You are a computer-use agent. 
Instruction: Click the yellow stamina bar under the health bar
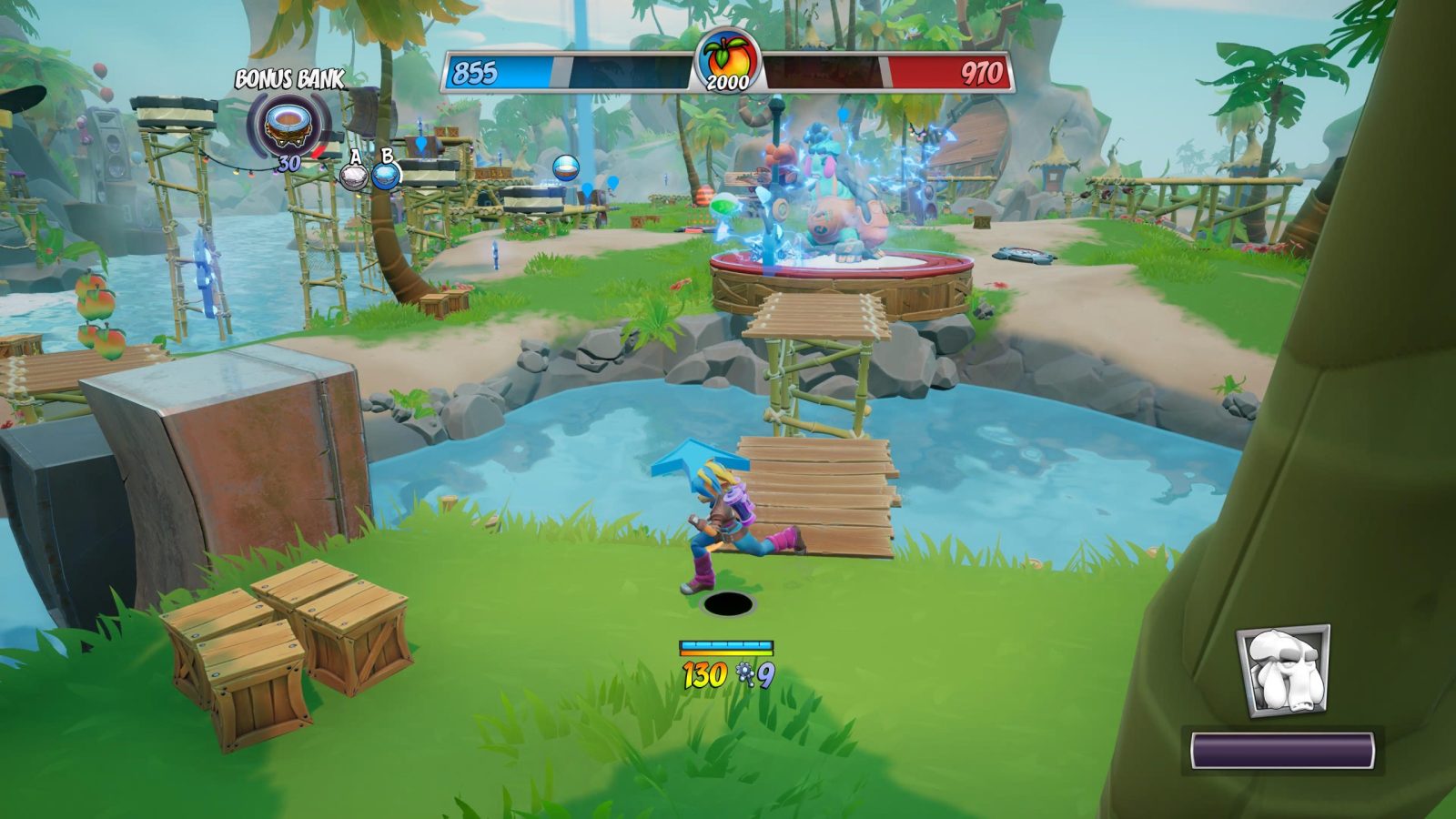[x=726, y=652]
